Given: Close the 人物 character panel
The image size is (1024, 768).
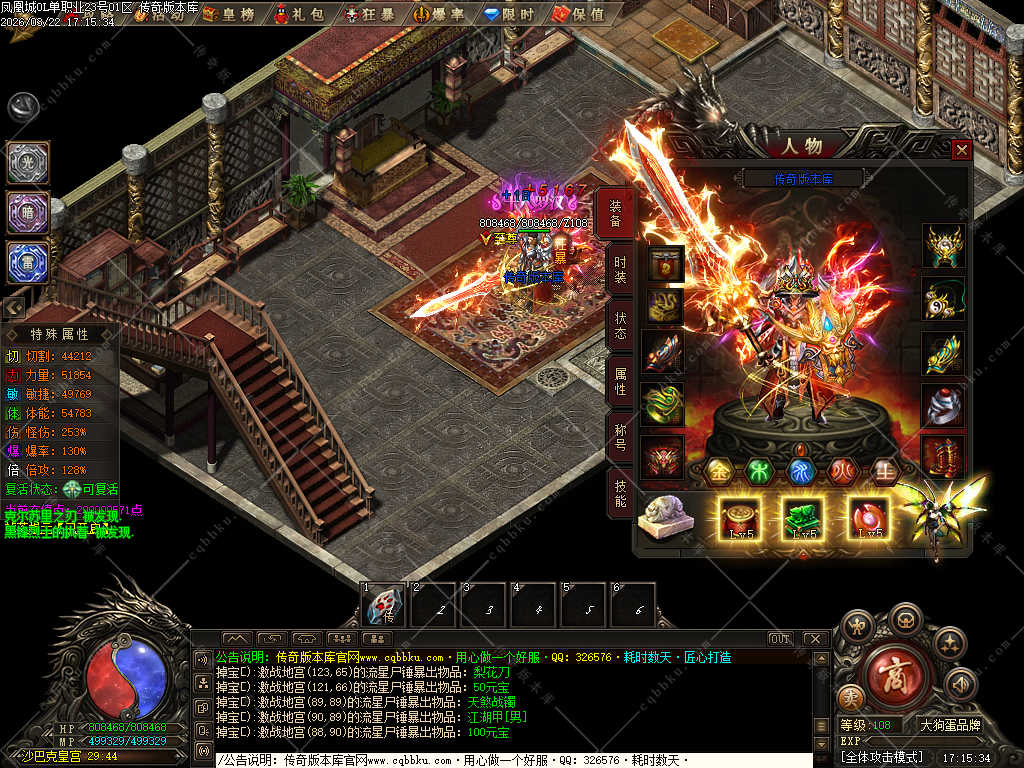Looking at the screenshot, I should (961, 150).
